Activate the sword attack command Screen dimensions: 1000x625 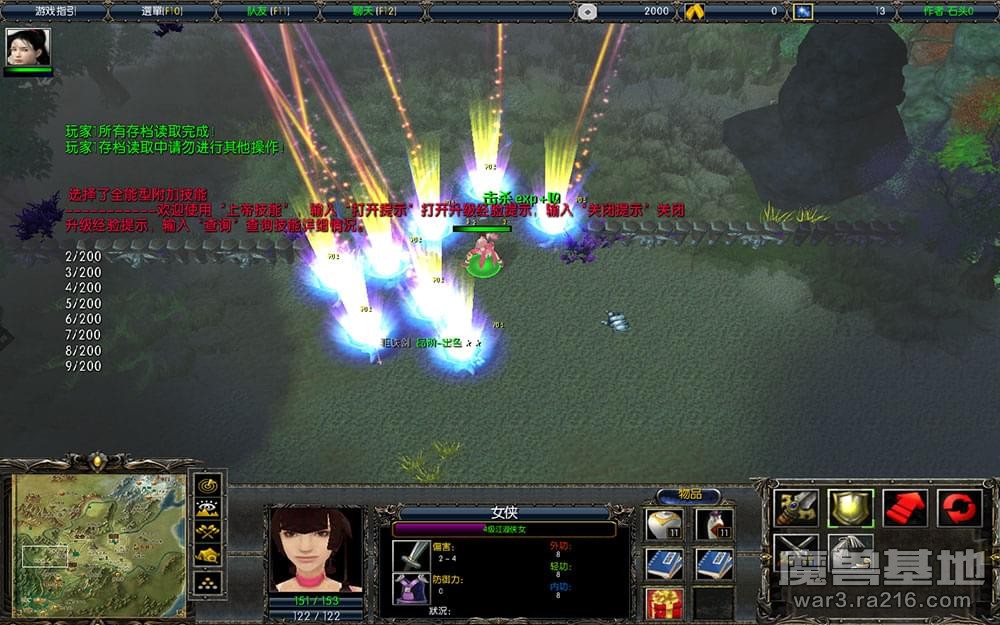pos(796,508)
